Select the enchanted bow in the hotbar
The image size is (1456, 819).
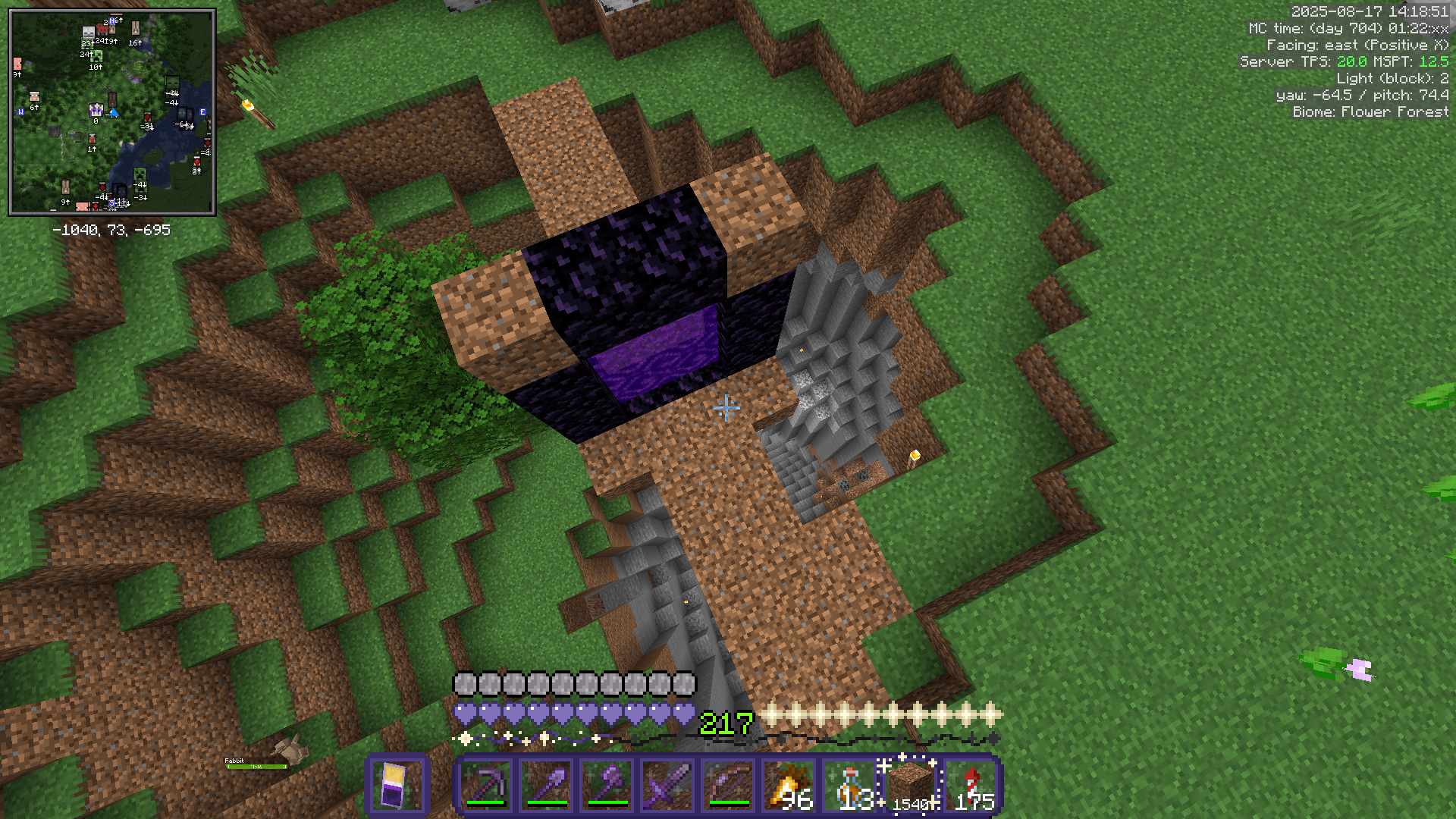[x=730, y=785]
